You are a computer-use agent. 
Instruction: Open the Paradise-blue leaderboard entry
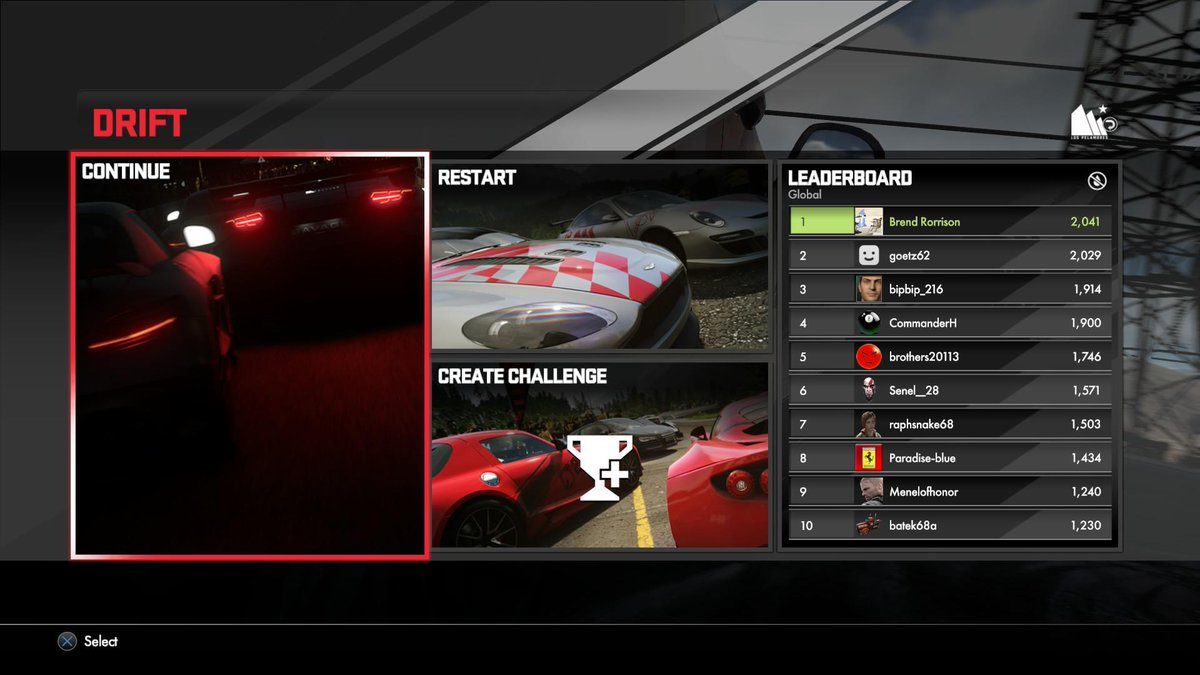pos(949,458)
